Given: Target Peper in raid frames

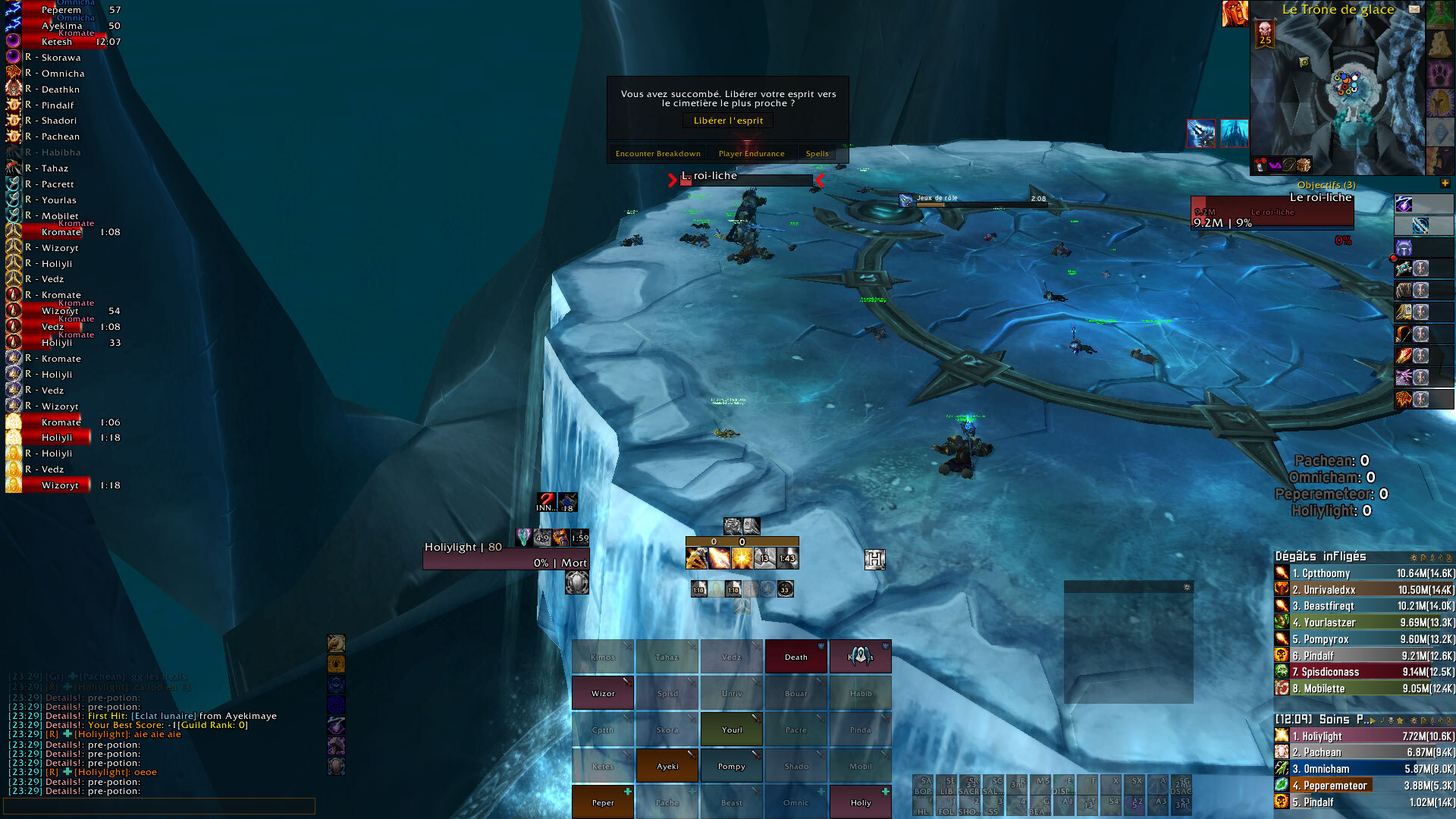Looking at the screenshot, I should tap(603, 802).
